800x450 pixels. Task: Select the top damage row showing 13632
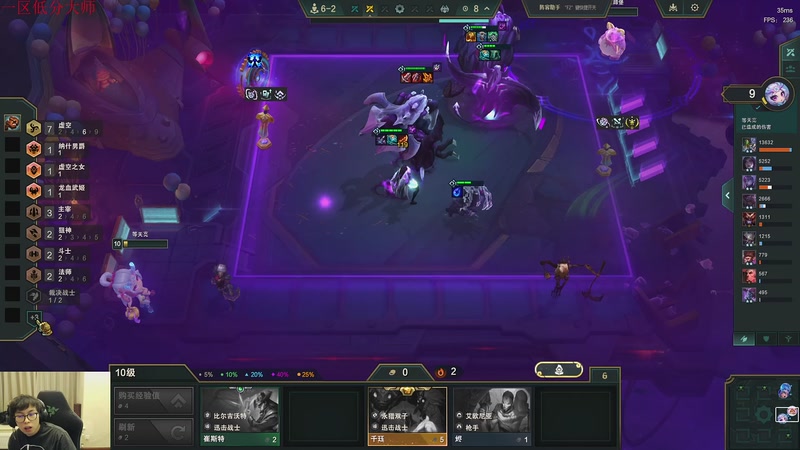point(766,145)
